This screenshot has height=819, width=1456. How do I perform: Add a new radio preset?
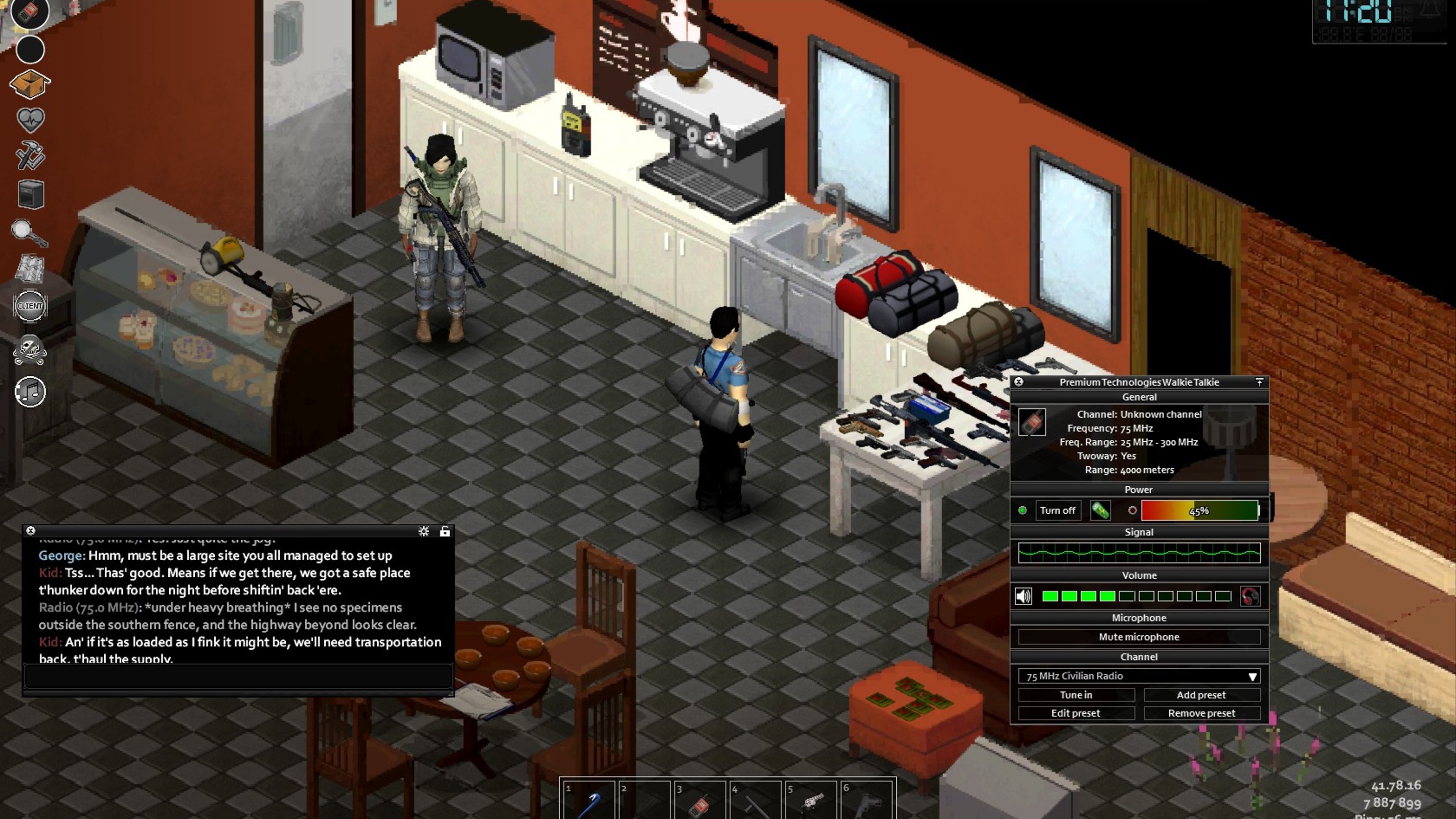(1201, 695)
